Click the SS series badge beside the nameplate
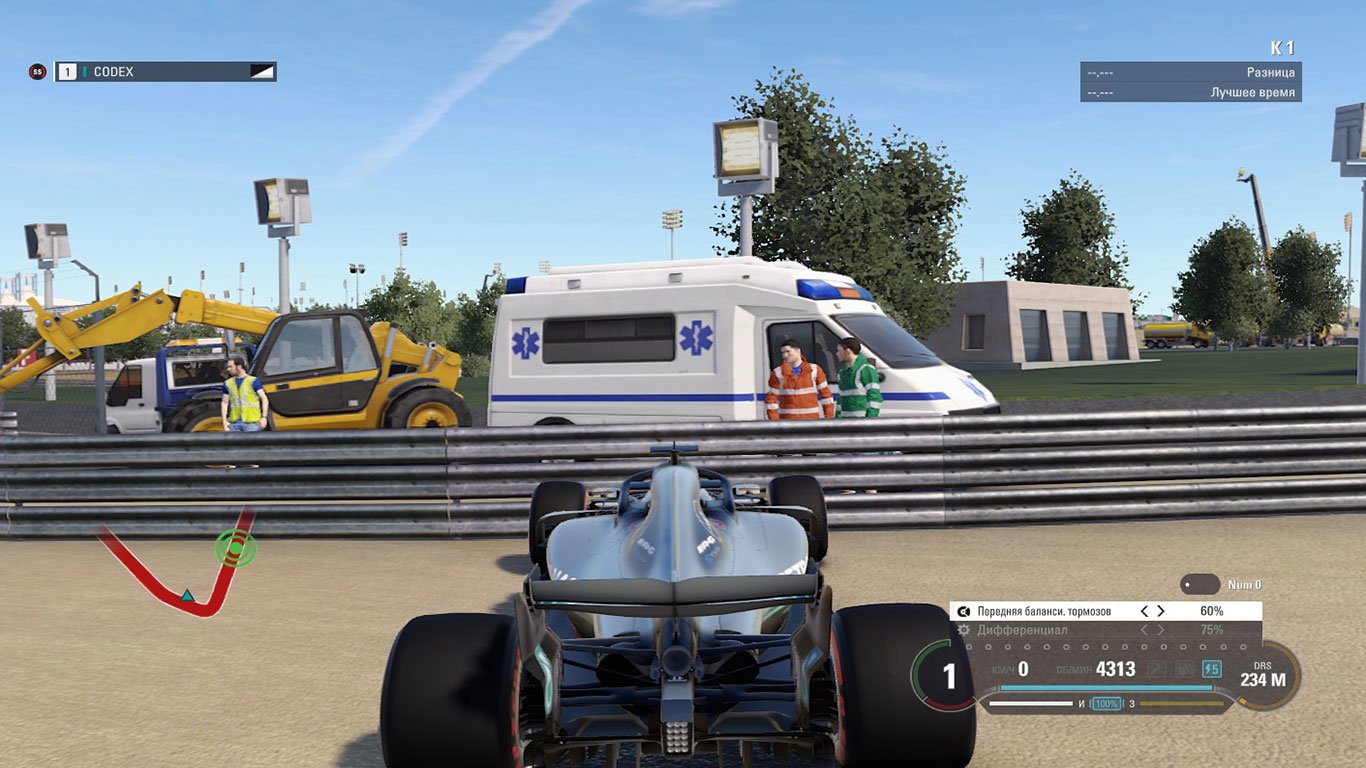 point(39,70)
